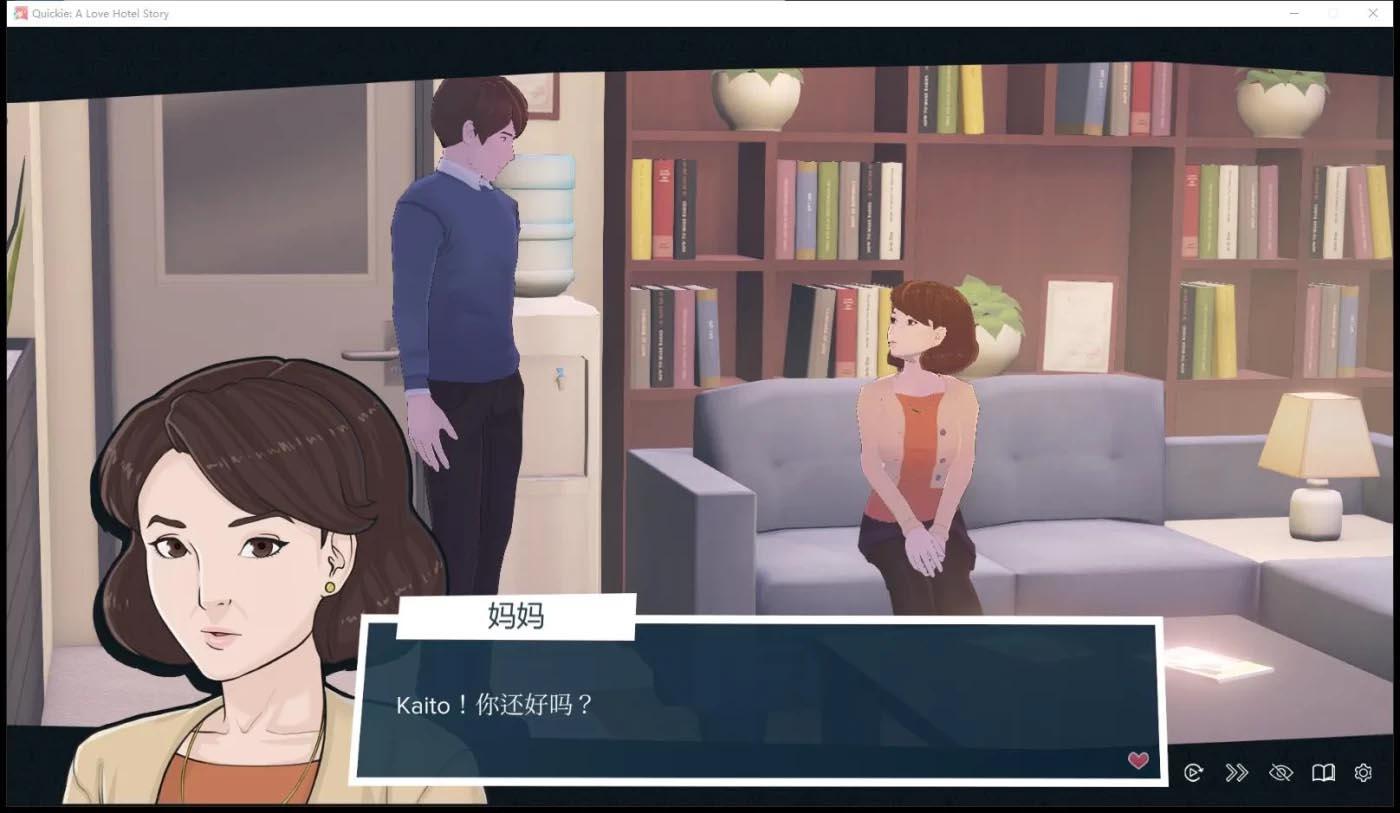
Task: Open game settings with the gear icon
Action: point(1362,772)
